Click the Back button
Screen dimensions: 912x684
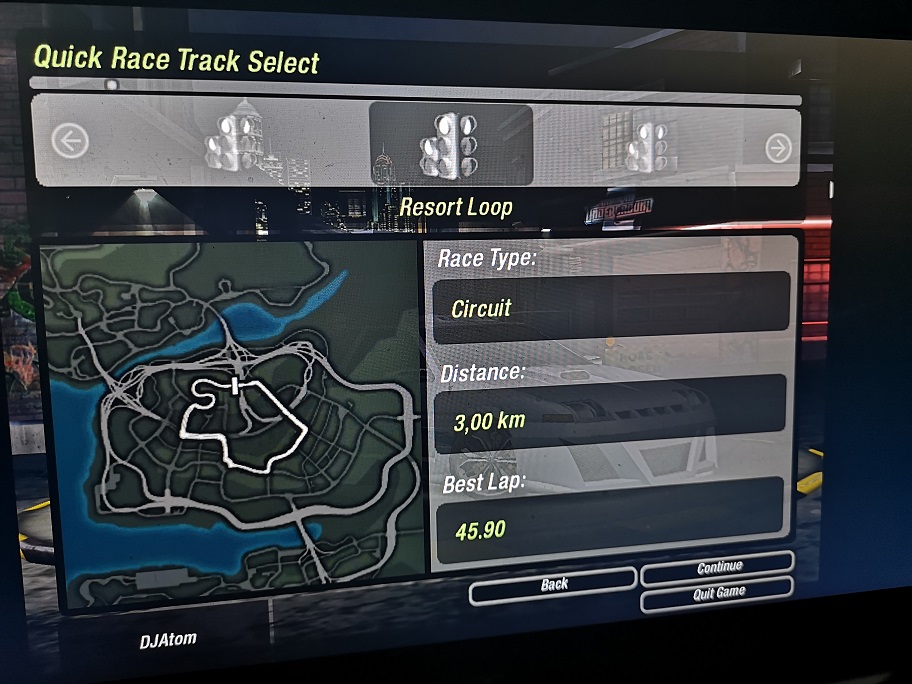click(x=553, y=584)
